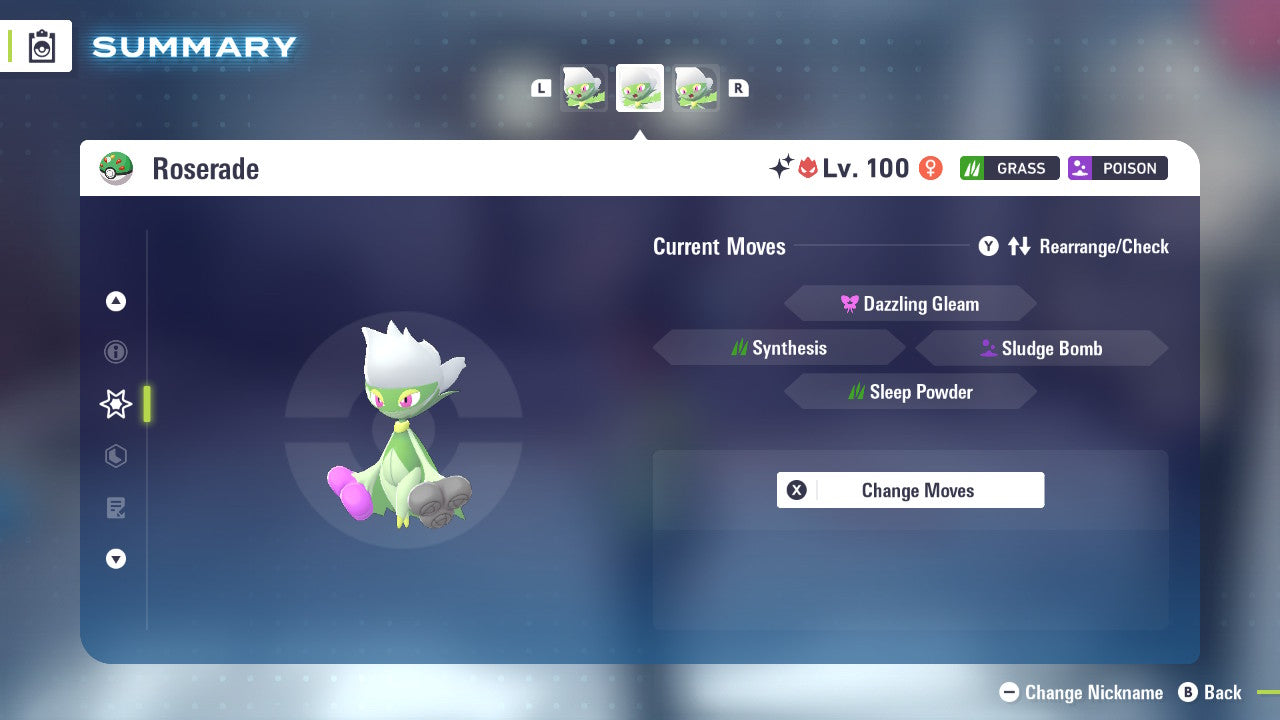Open the memo page via document icon
The width and height of the screenshot is (1280, 720).
115,508
